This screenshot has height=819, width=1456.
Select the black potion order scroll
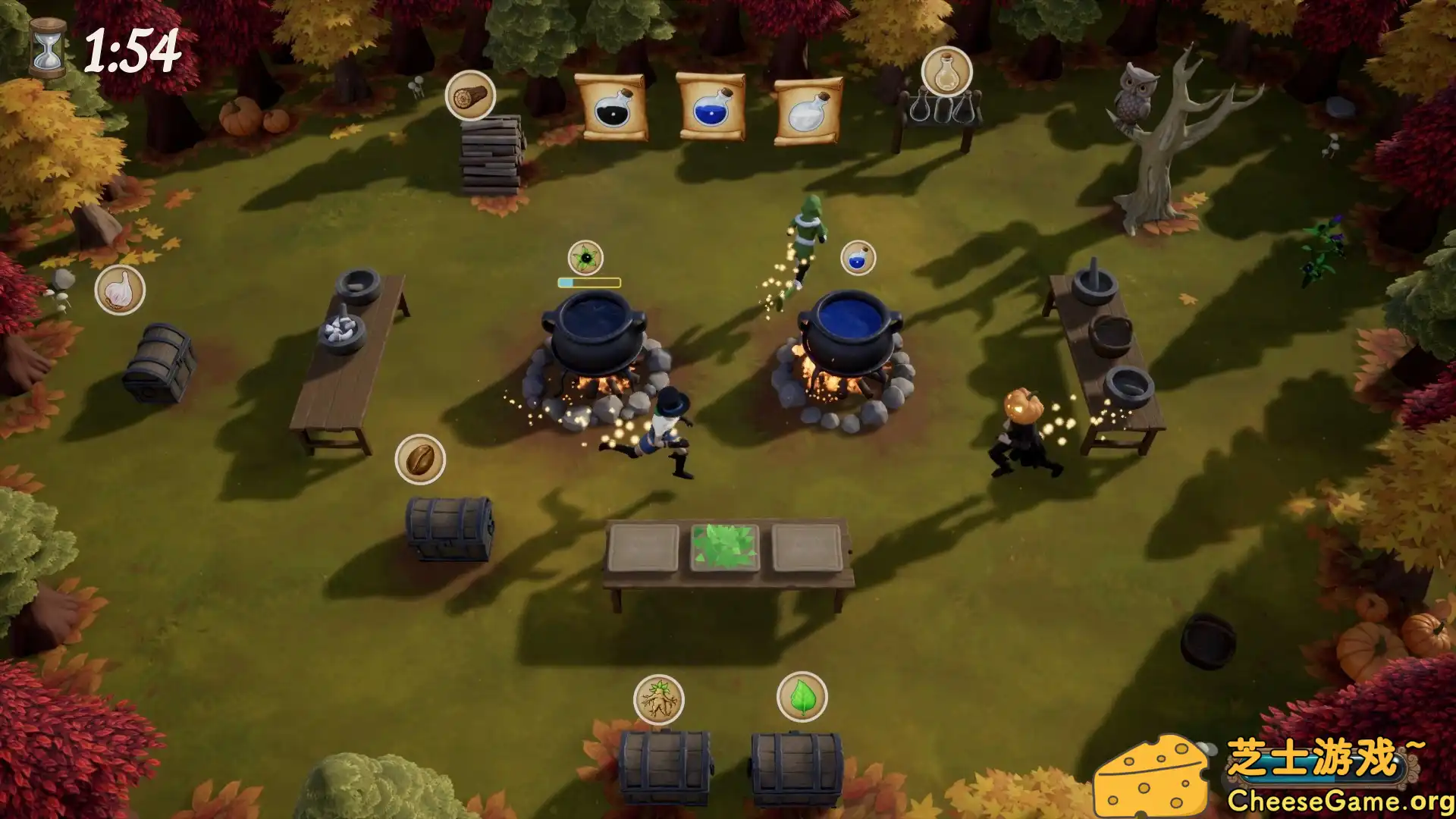[x=611, y=107]
